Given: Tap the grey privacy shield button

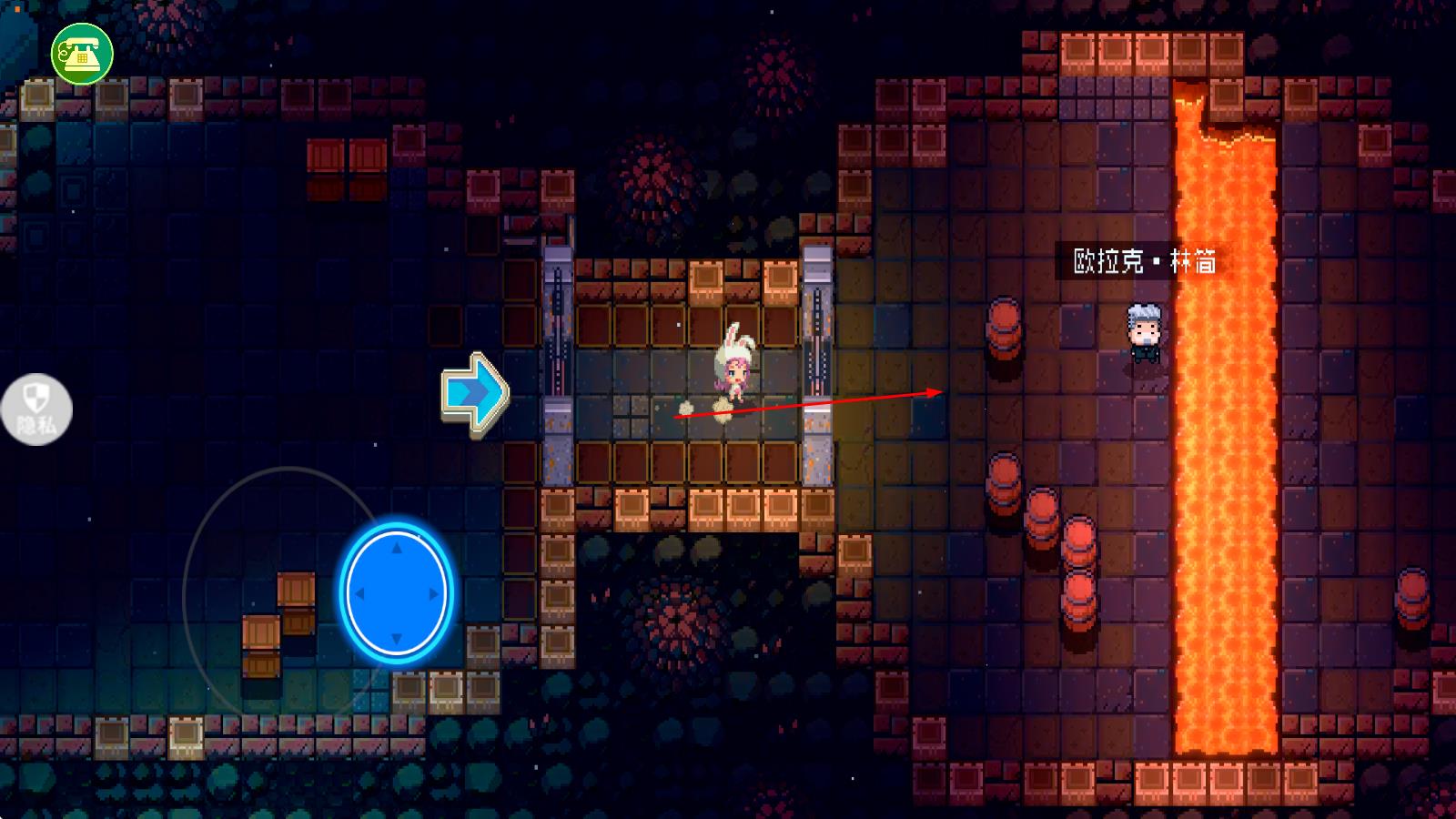Looking at the screenshot, I should point(36,409).
